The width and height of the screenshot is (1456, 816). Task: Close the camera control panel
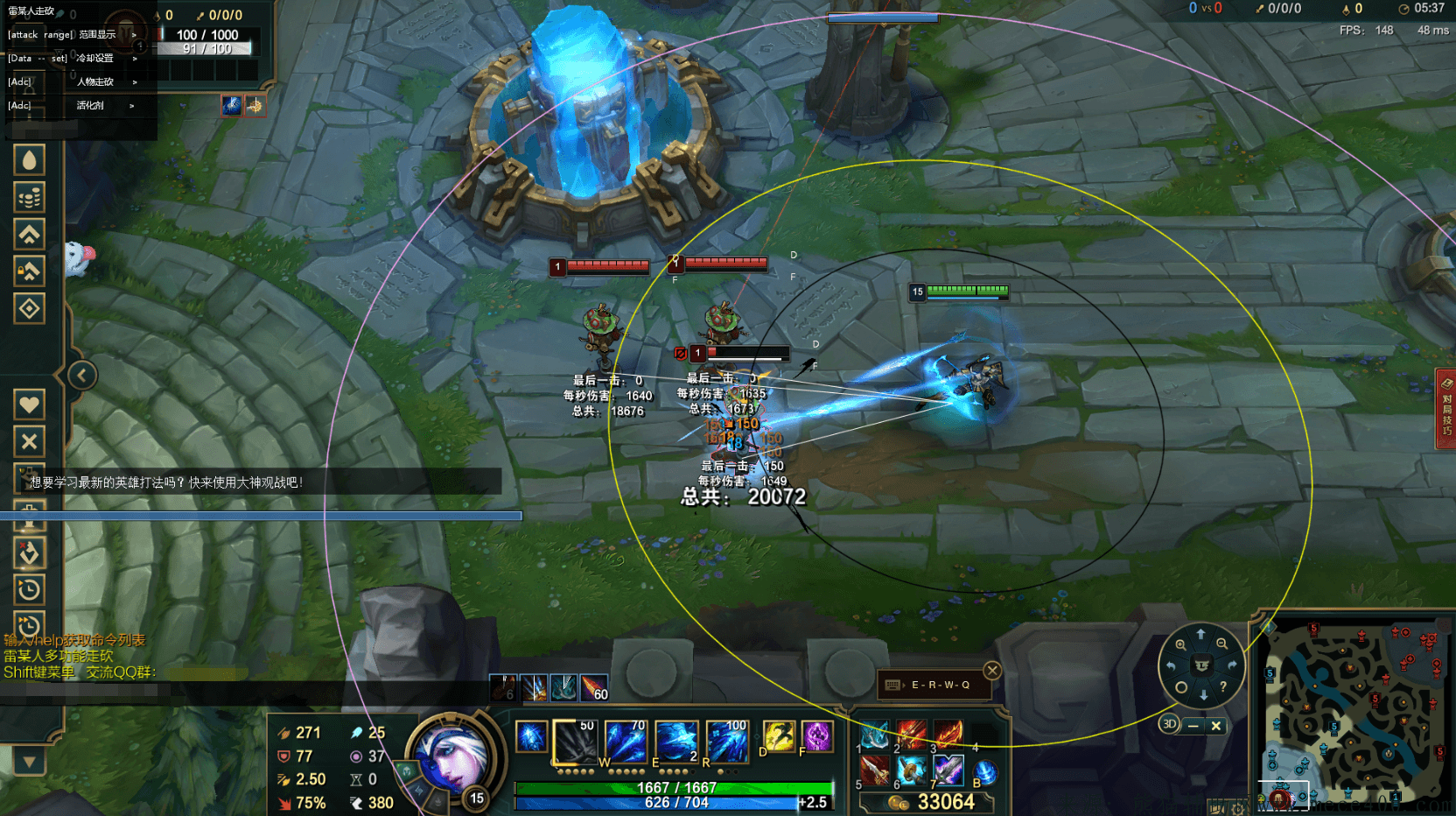pos(1215,726)
